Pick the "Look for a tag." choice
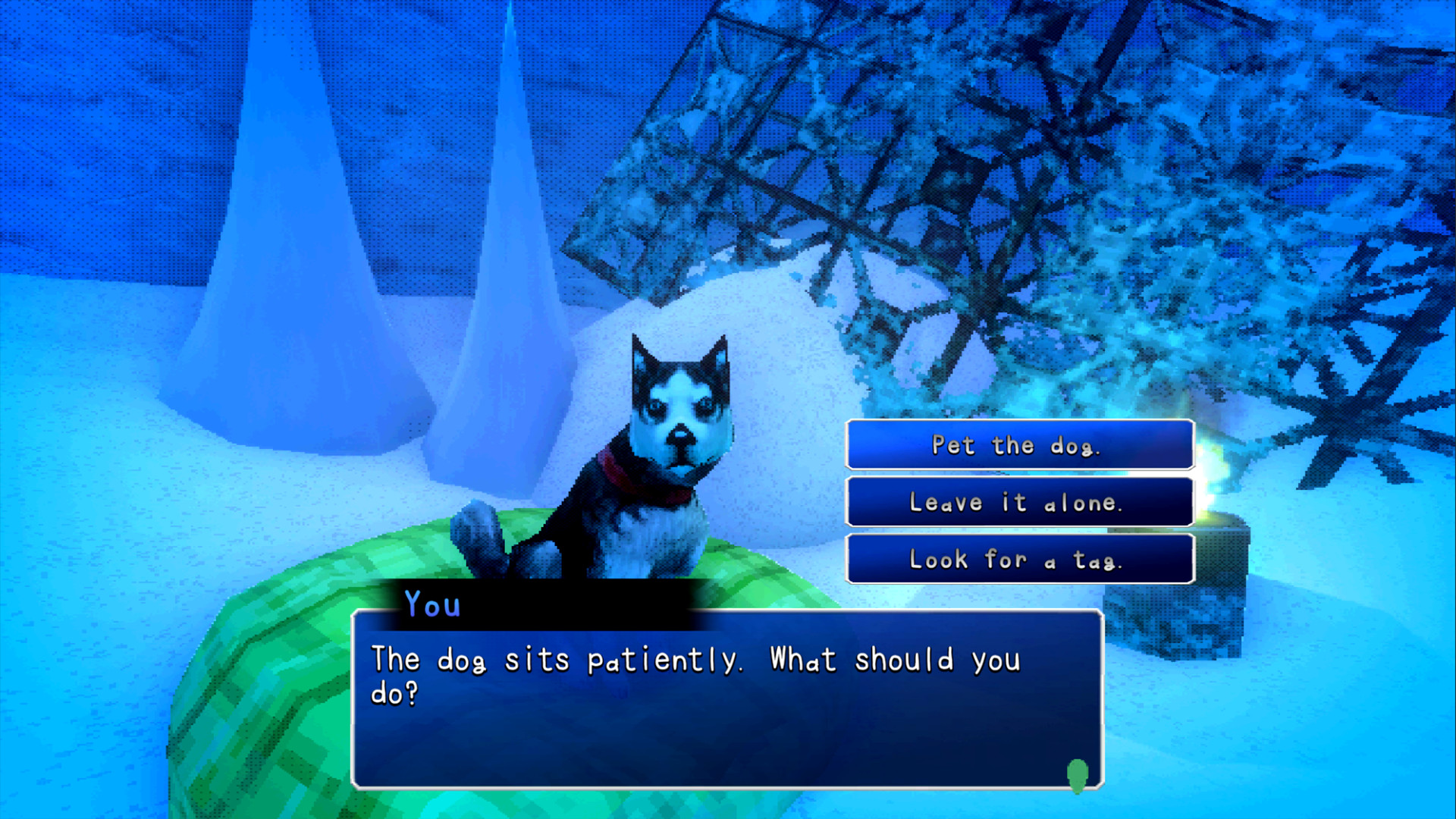This screenshot has height=819, width=1456. pos(1019,559)
